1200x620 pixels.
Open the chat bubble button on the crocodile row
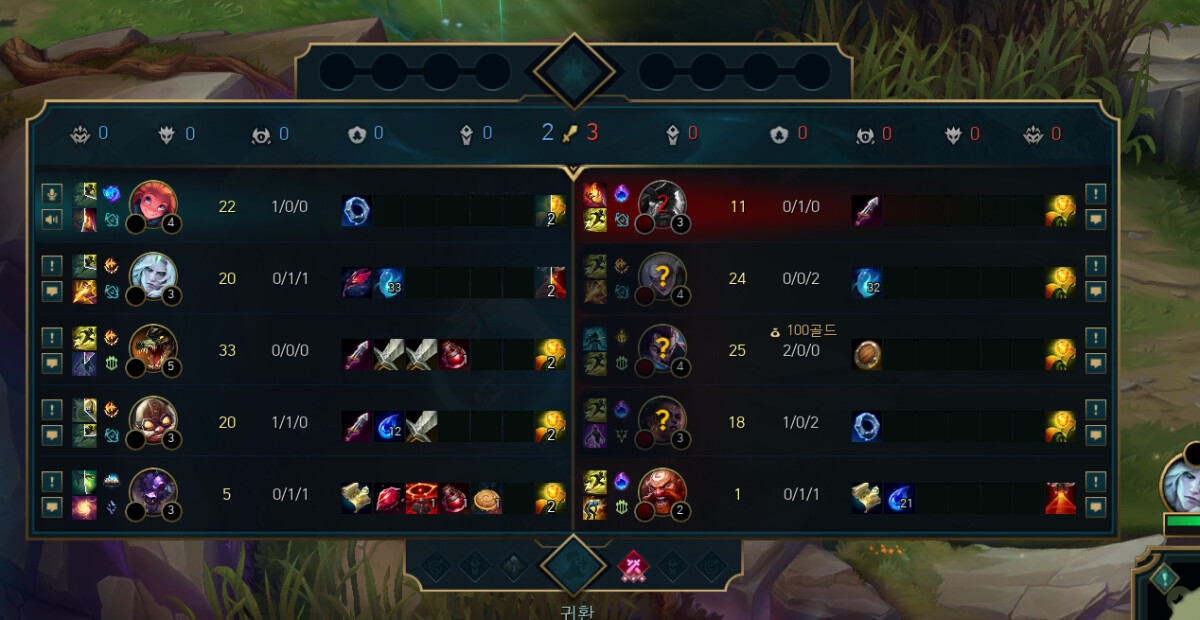coord(52,363)
